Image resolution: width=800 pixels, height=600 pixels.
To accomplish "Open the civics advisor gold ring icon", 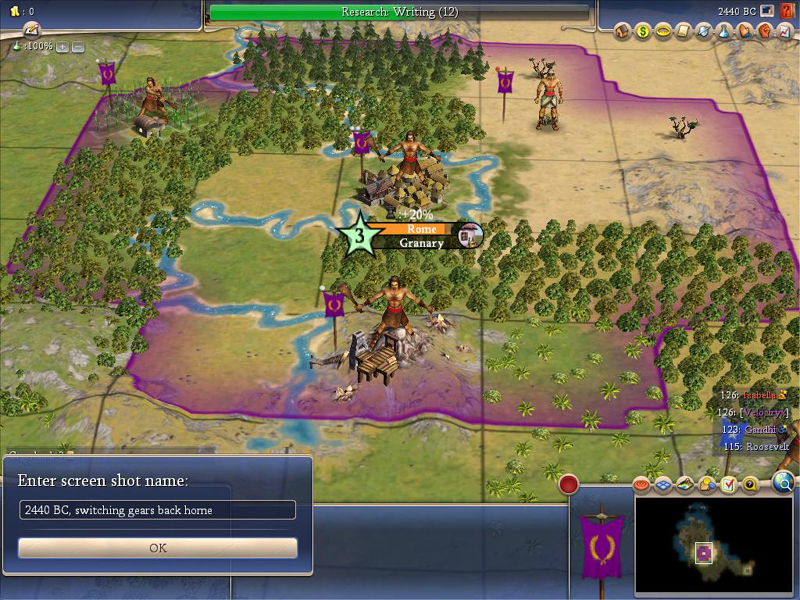I will (663, 31).
